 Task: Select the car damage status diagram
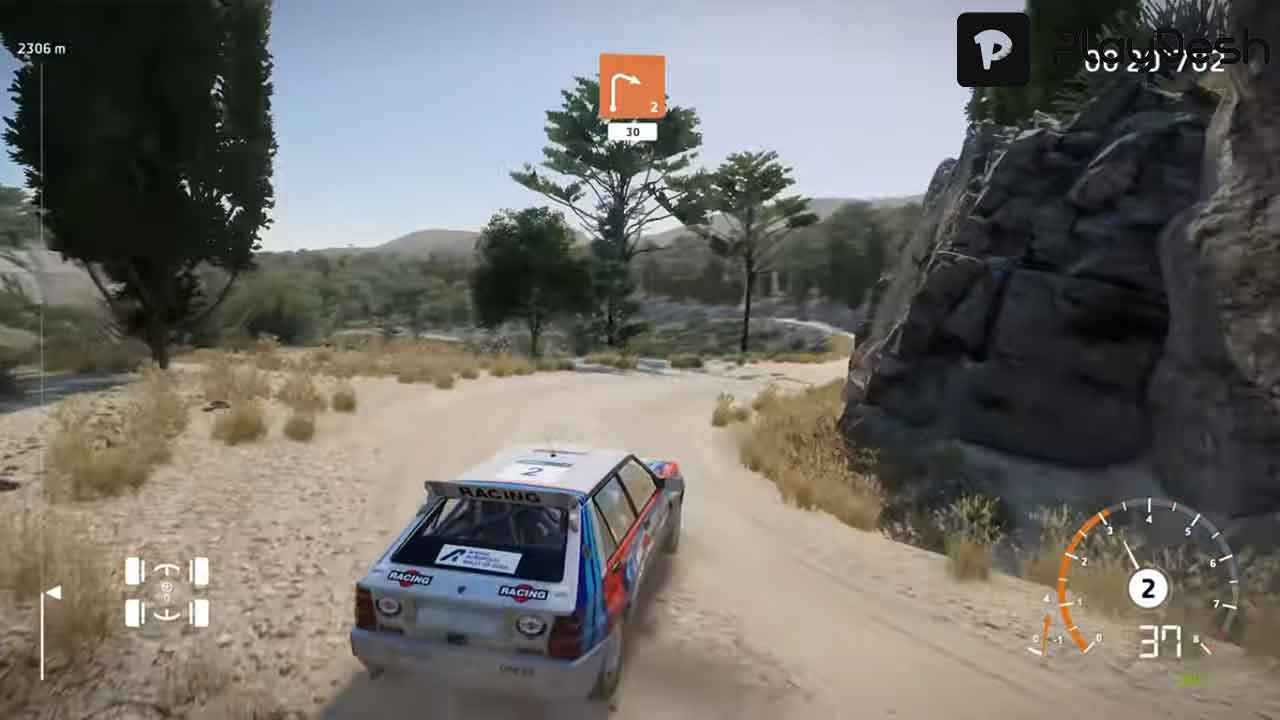pos(167,592)
